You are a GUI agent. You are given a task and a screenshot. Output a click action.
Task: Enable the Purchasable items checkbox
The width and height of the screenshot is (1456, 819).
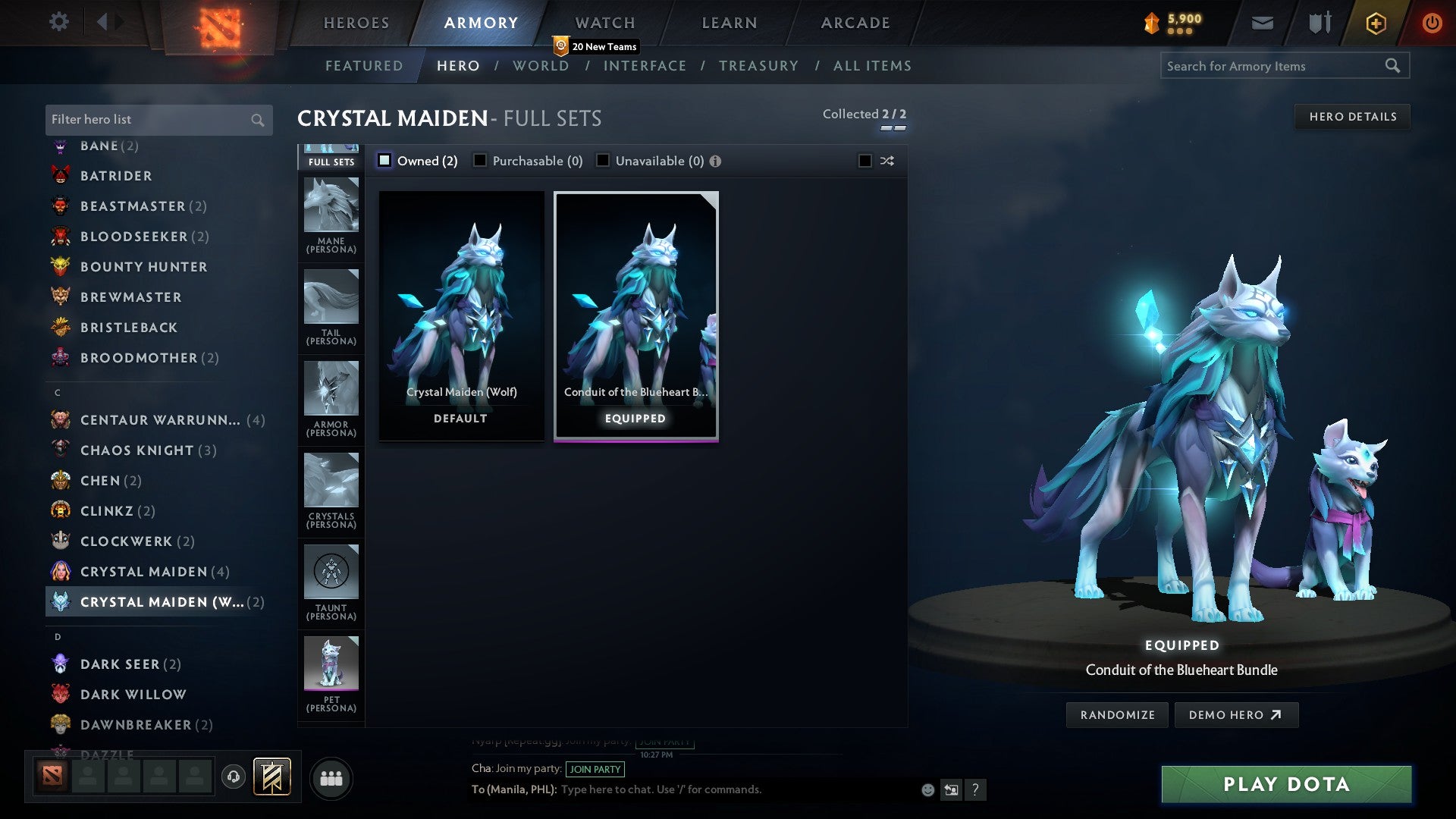479,160
